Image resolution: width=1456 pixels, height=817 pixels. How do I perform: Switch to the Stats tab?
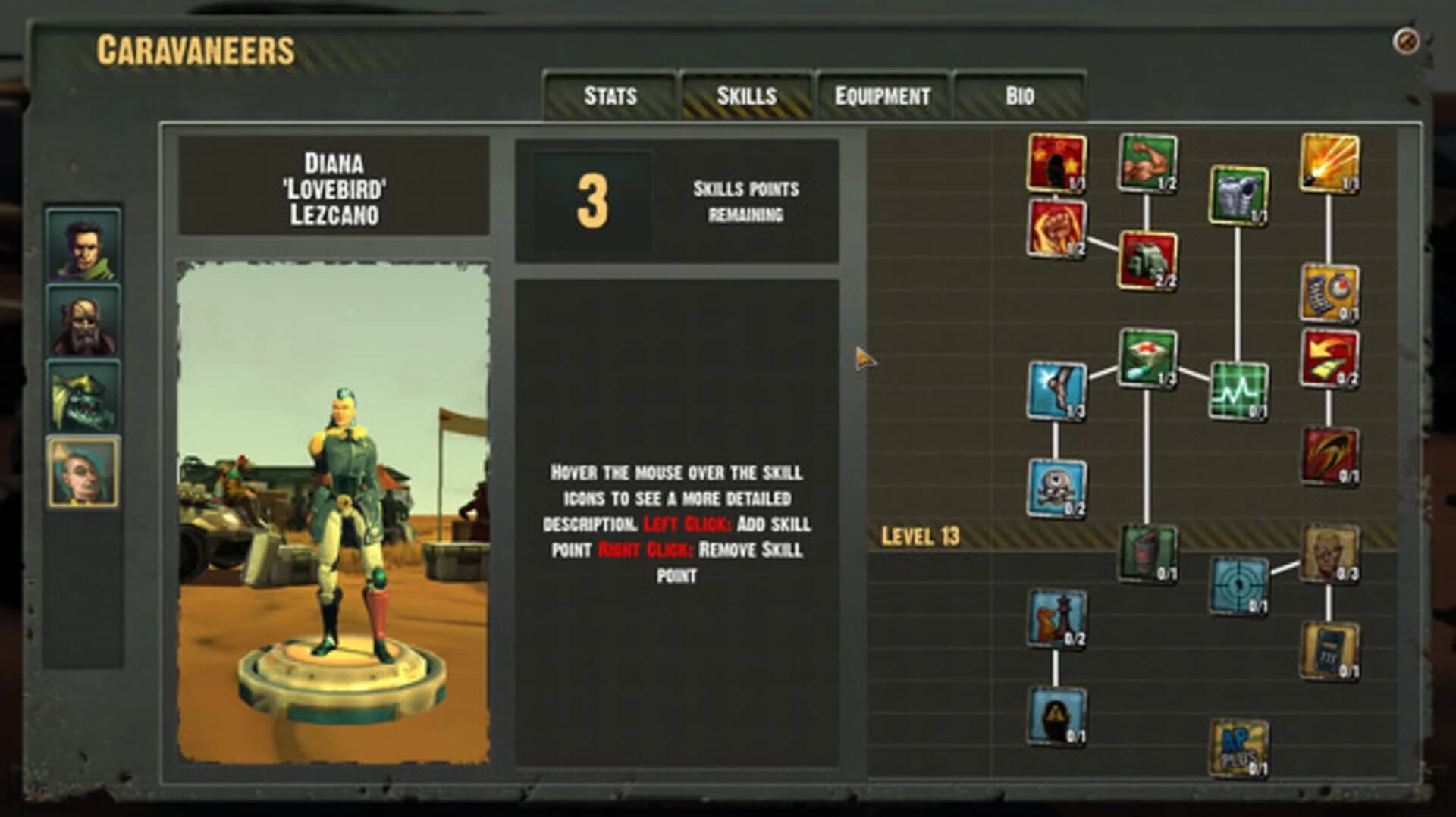click(x=609, y=95)
